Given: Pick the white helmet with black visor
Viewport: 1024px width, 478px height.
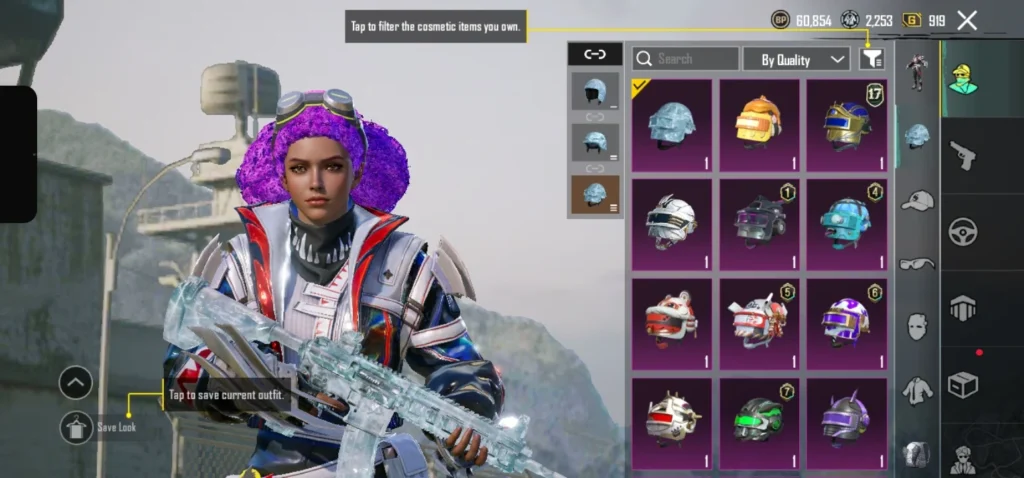Looking at the screenshot, I should 672,224.
